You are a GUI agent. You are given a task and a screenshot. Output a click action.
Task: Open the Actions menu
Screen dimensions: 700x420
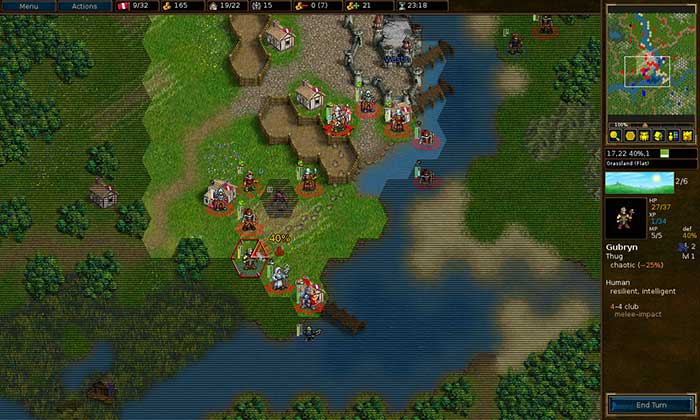coord(85,6)
